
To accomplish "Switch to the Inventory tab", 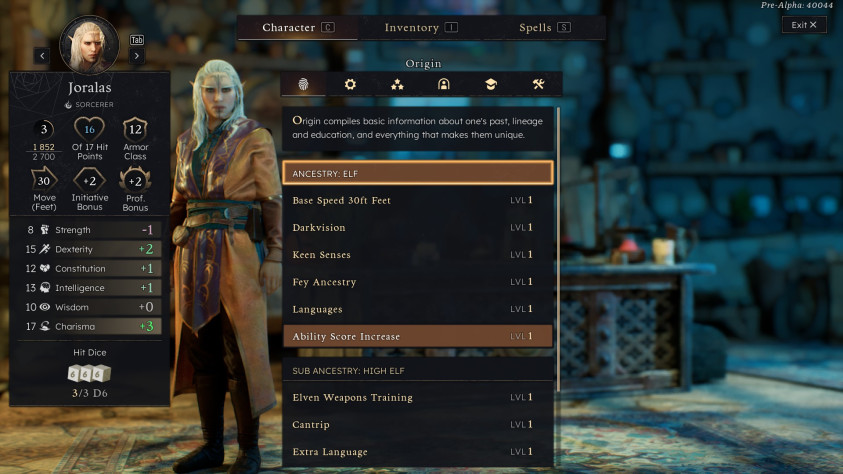I will 420,28.
